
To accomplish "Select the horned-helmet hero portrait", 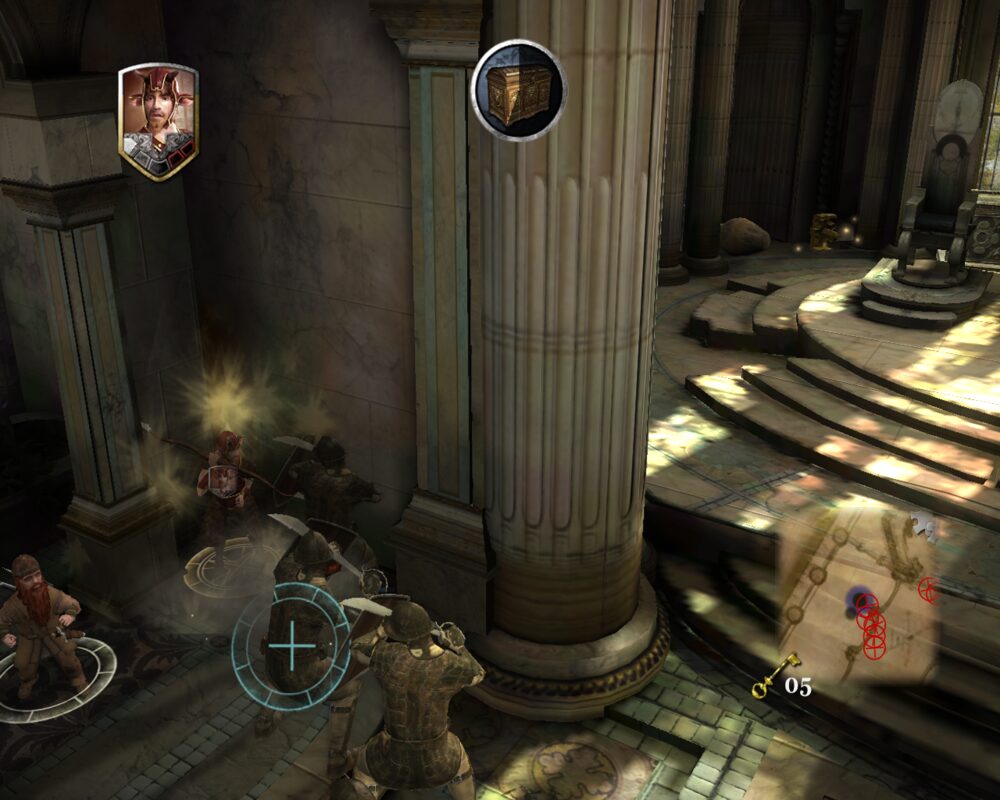I will [158, 120].
